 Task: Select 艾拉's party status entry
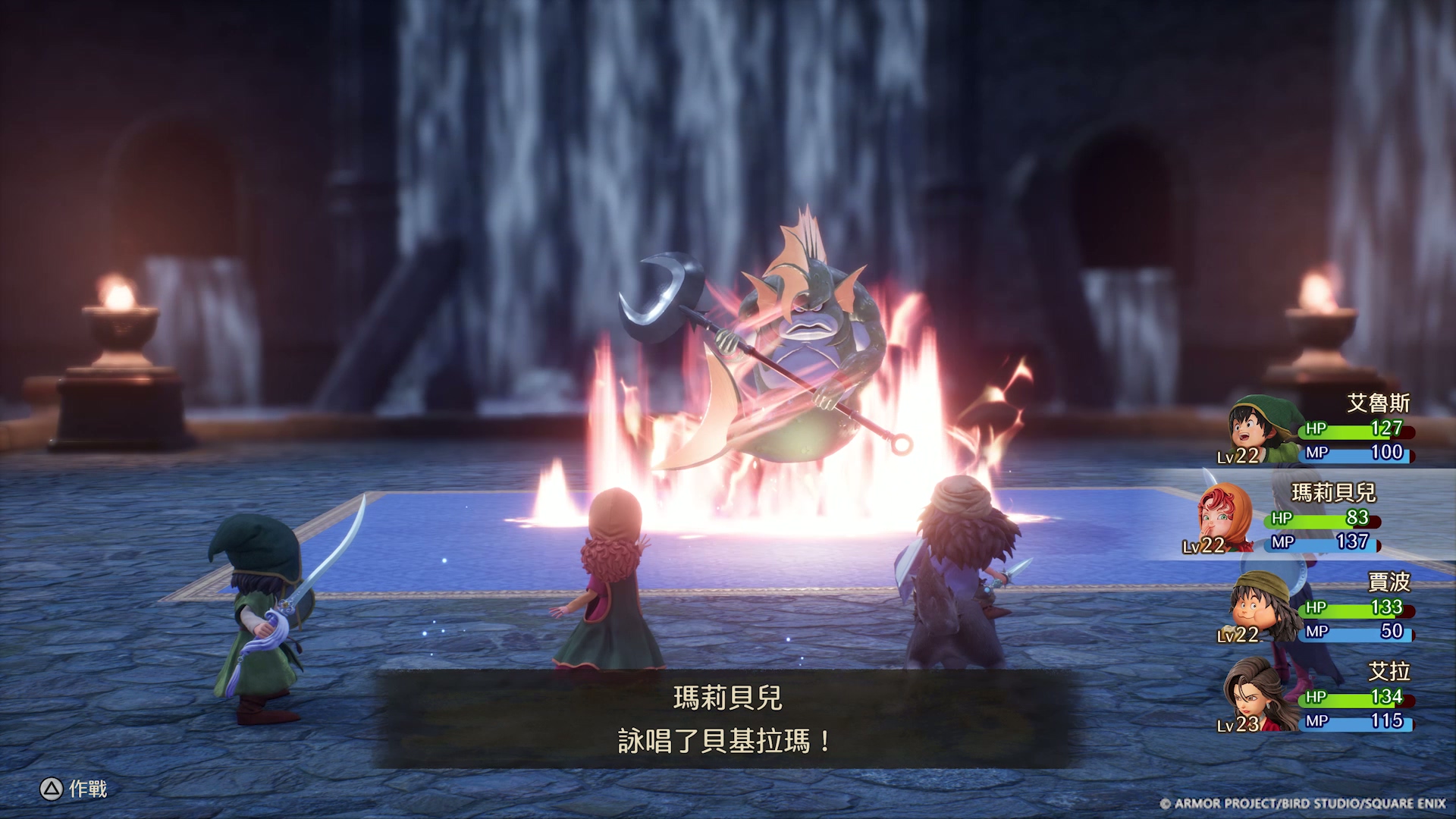tap(1319, 696)
